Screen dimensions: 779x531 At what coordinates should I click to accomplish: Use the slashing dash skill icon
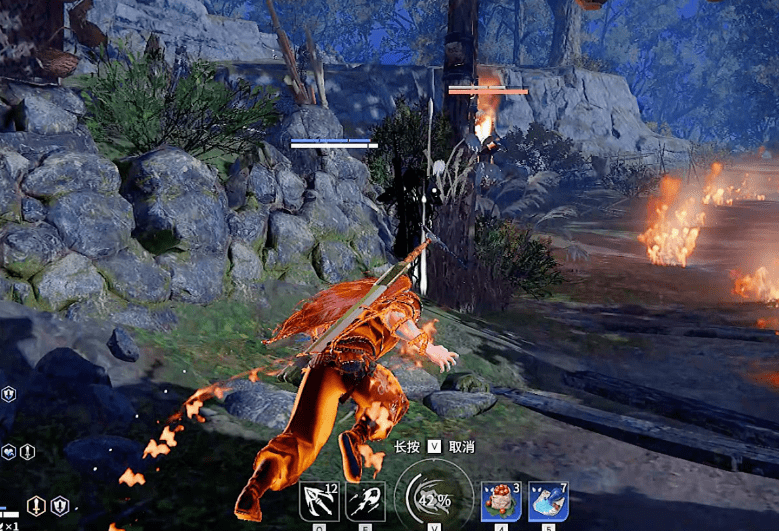[x=365, y=500]
